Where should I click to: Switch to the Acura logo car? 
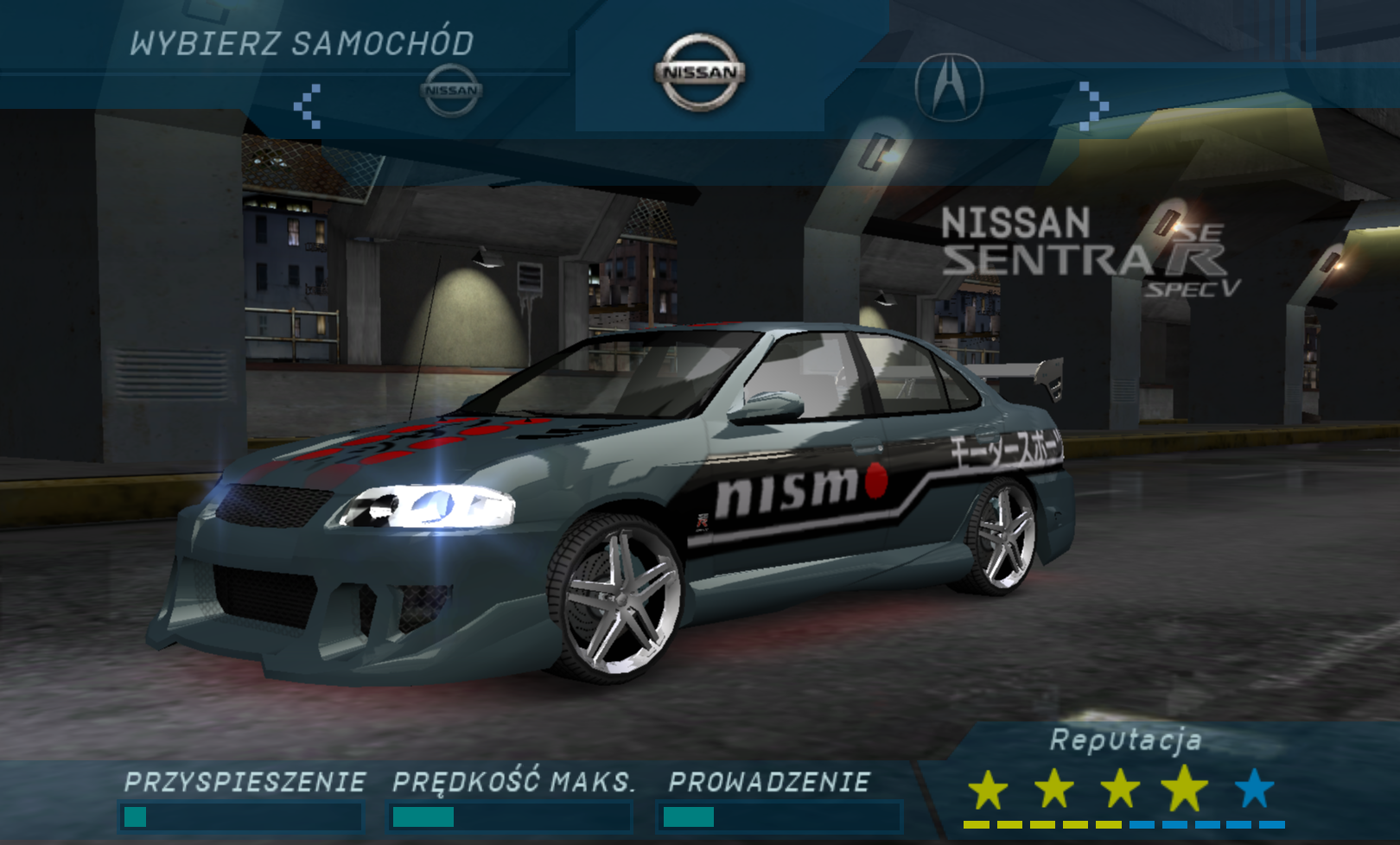tap(949, 86)
